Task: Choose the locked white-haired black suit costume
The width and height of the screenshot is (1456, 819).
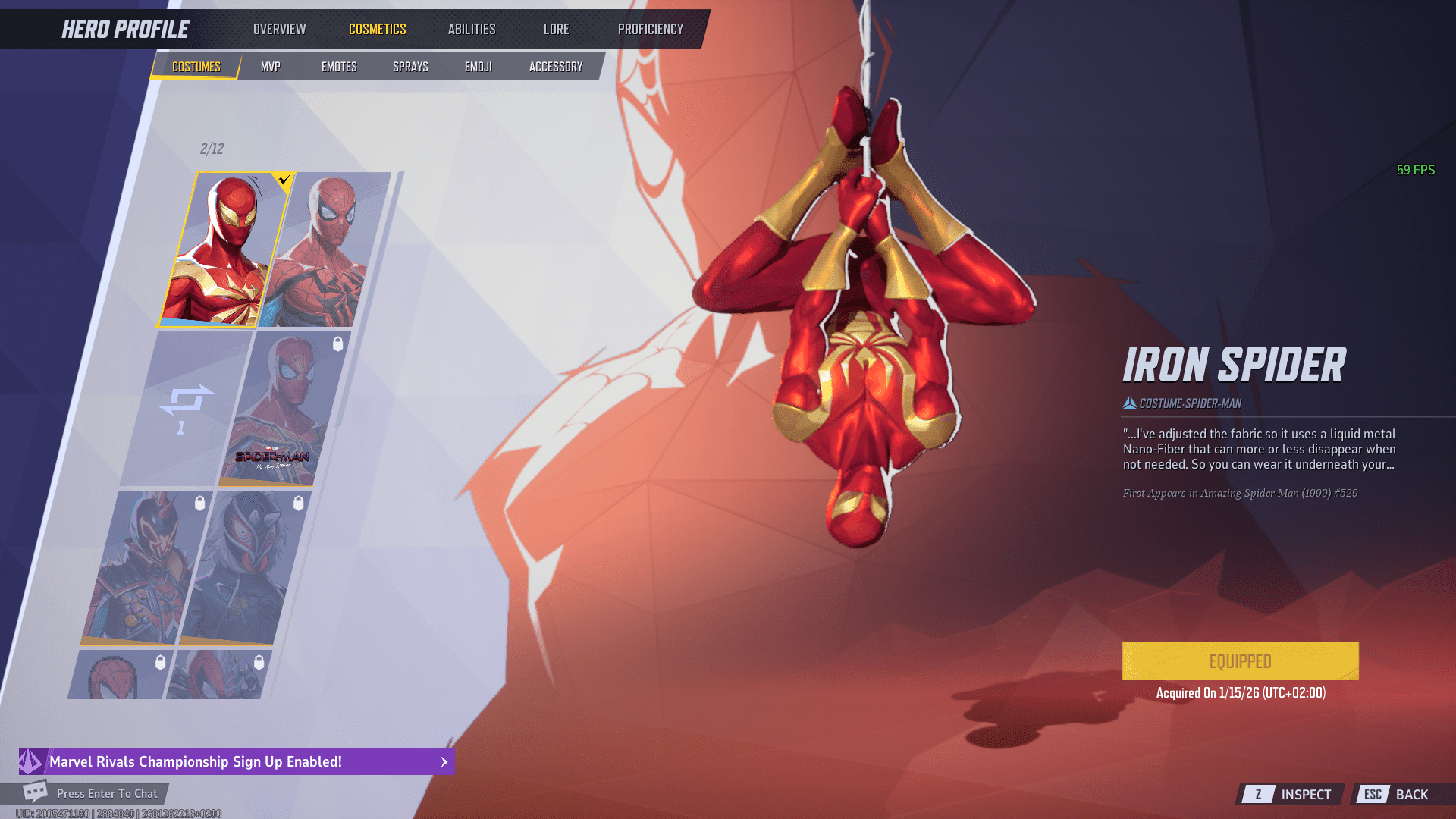Action: click(244, 567)
